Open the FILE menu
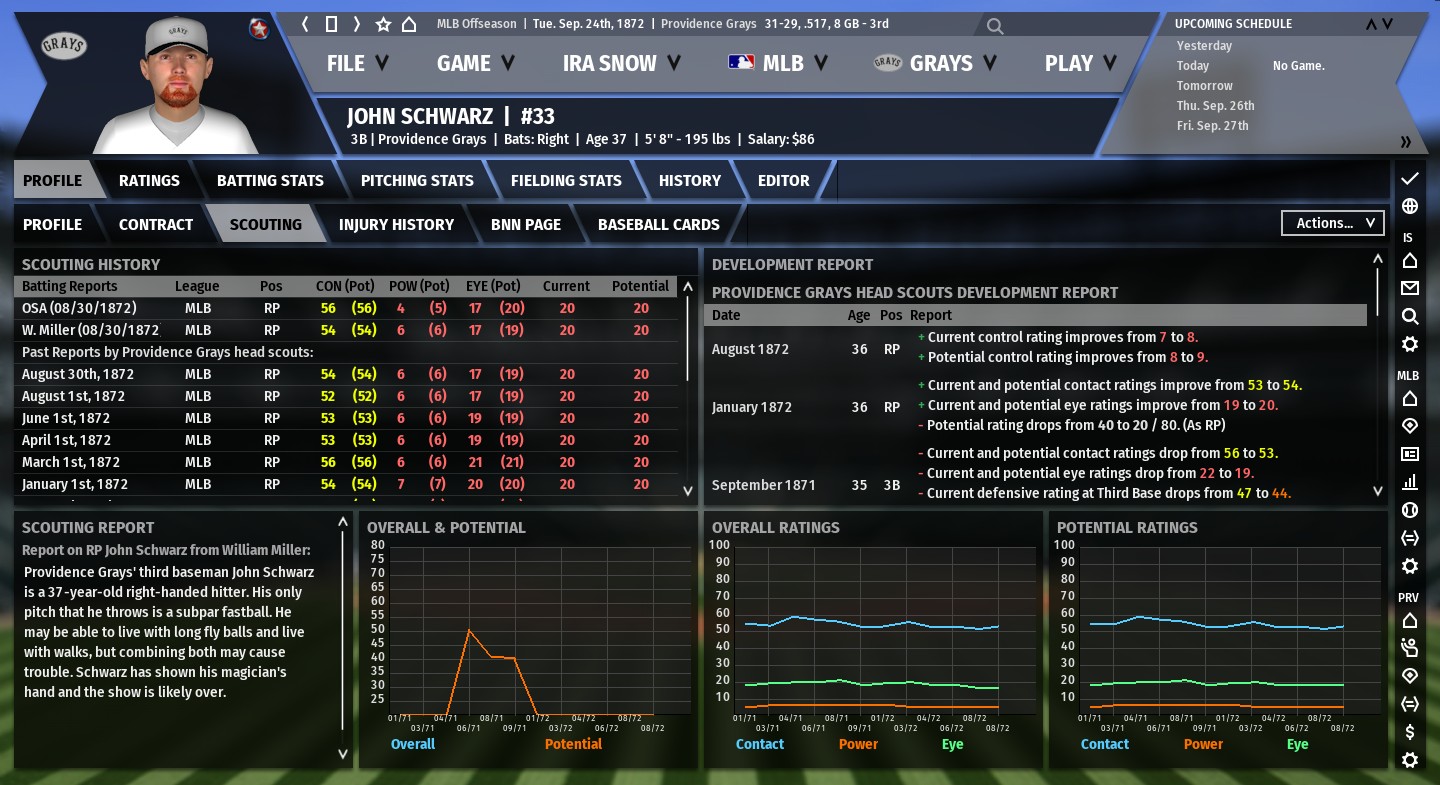The height and width of the screenshot is (785, 1440). 357,63
